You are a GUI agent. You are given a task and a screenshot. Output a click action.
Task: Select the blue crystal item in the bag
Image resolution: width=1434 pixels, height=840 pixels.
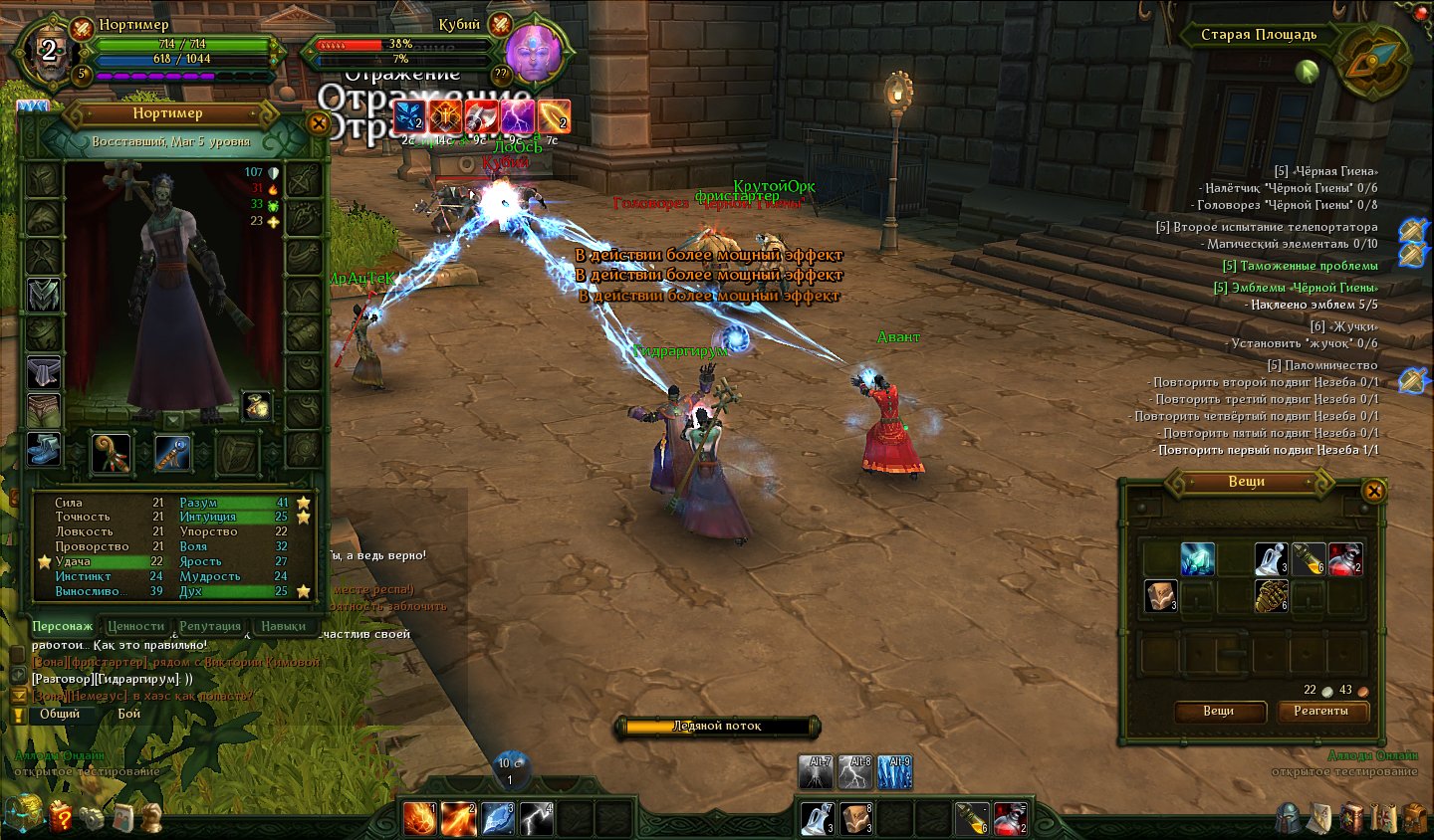(x=1197, y=559)
